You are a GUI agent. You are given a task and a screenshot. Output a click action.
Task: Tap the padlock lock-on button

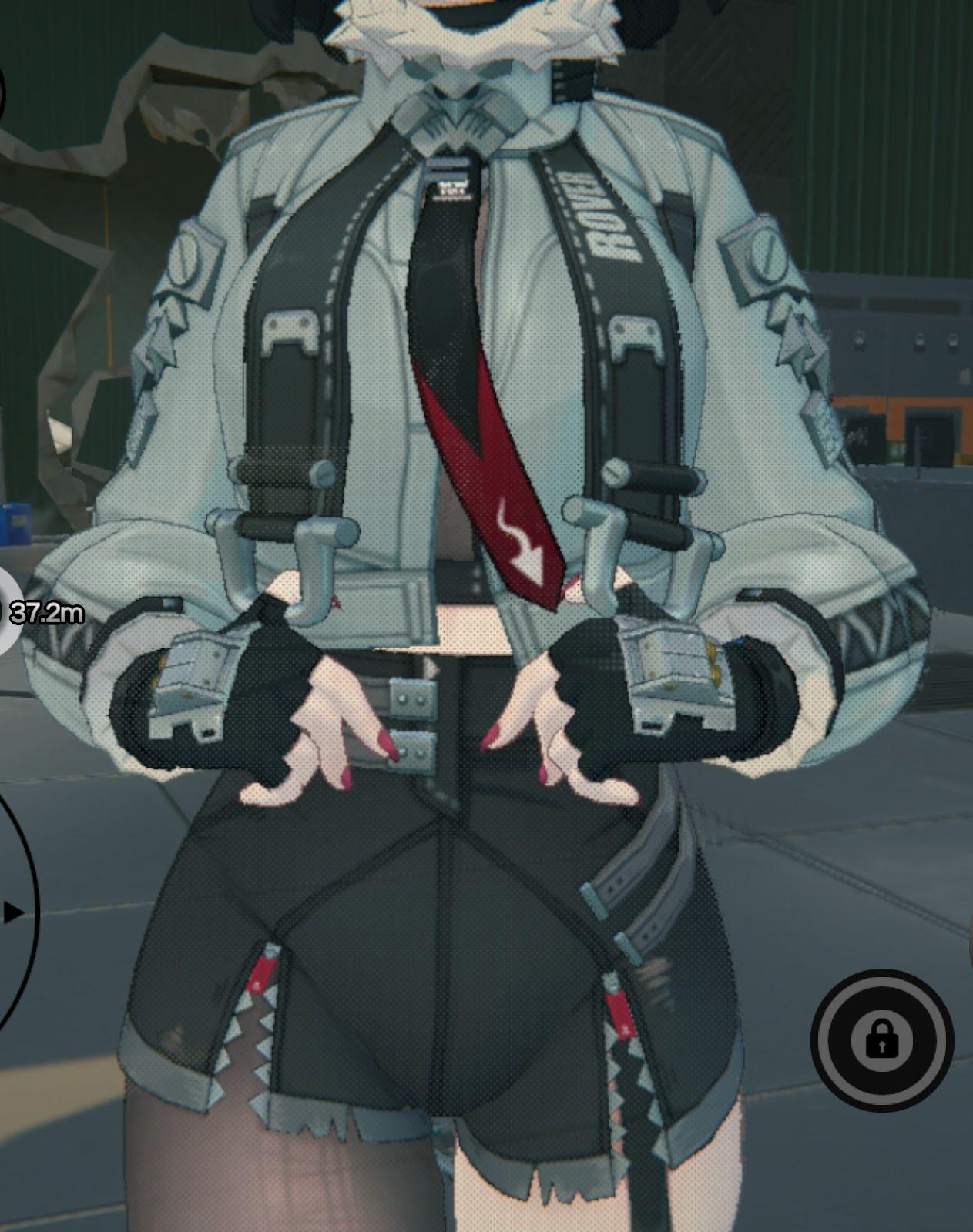(881, 1039)
